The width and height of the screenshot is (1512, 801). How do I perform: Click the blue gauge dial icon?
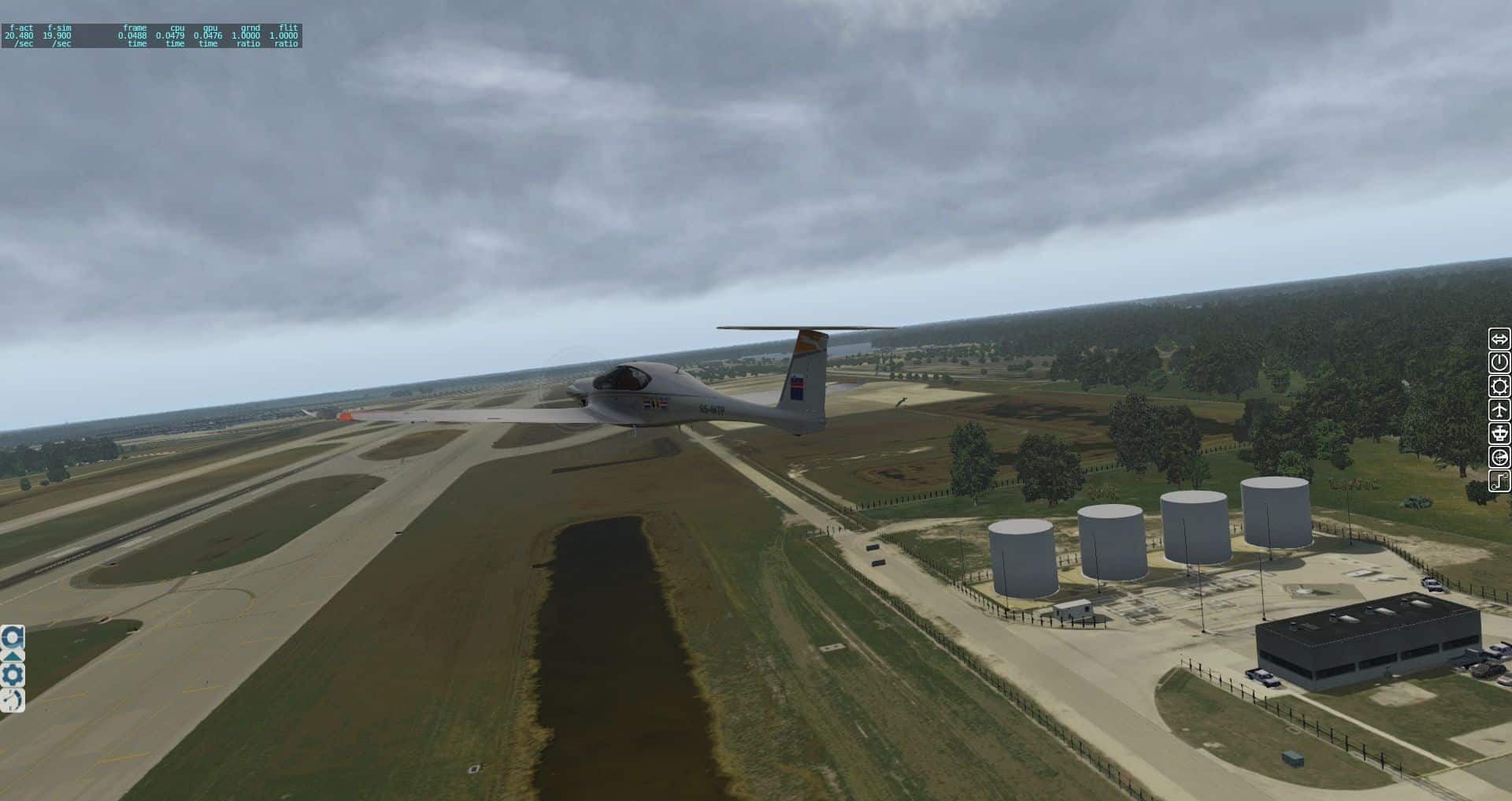[13, 700]
